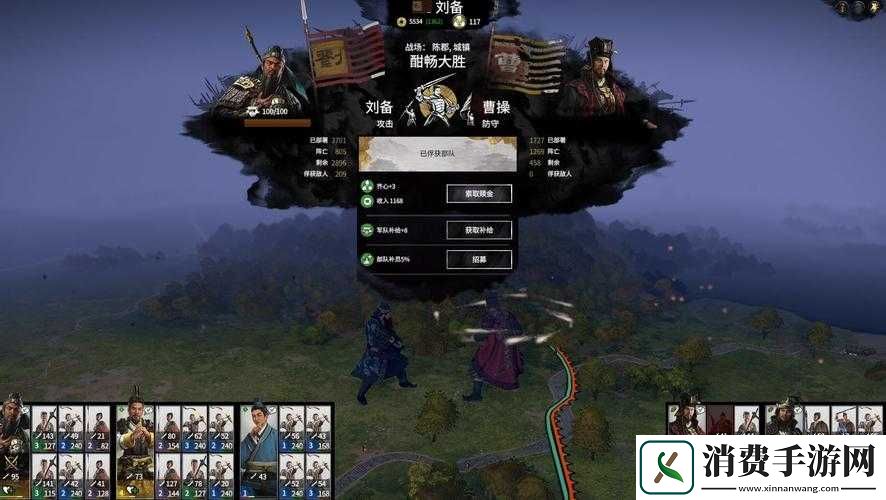Click the army supplies +6 icon

click(367, 230)
